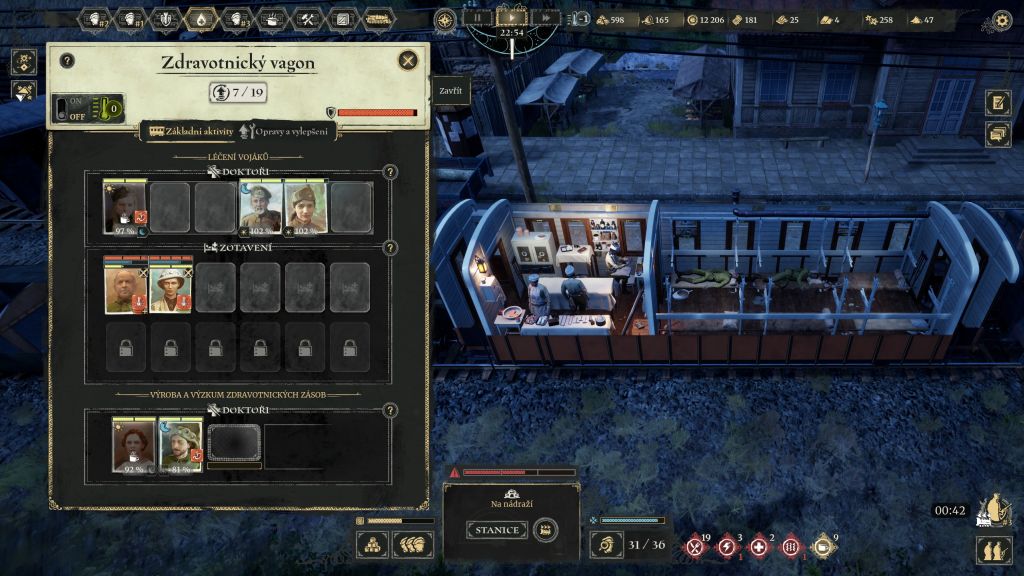
Task: Select the locomotive icon in top bar
Action: (379, 19)
